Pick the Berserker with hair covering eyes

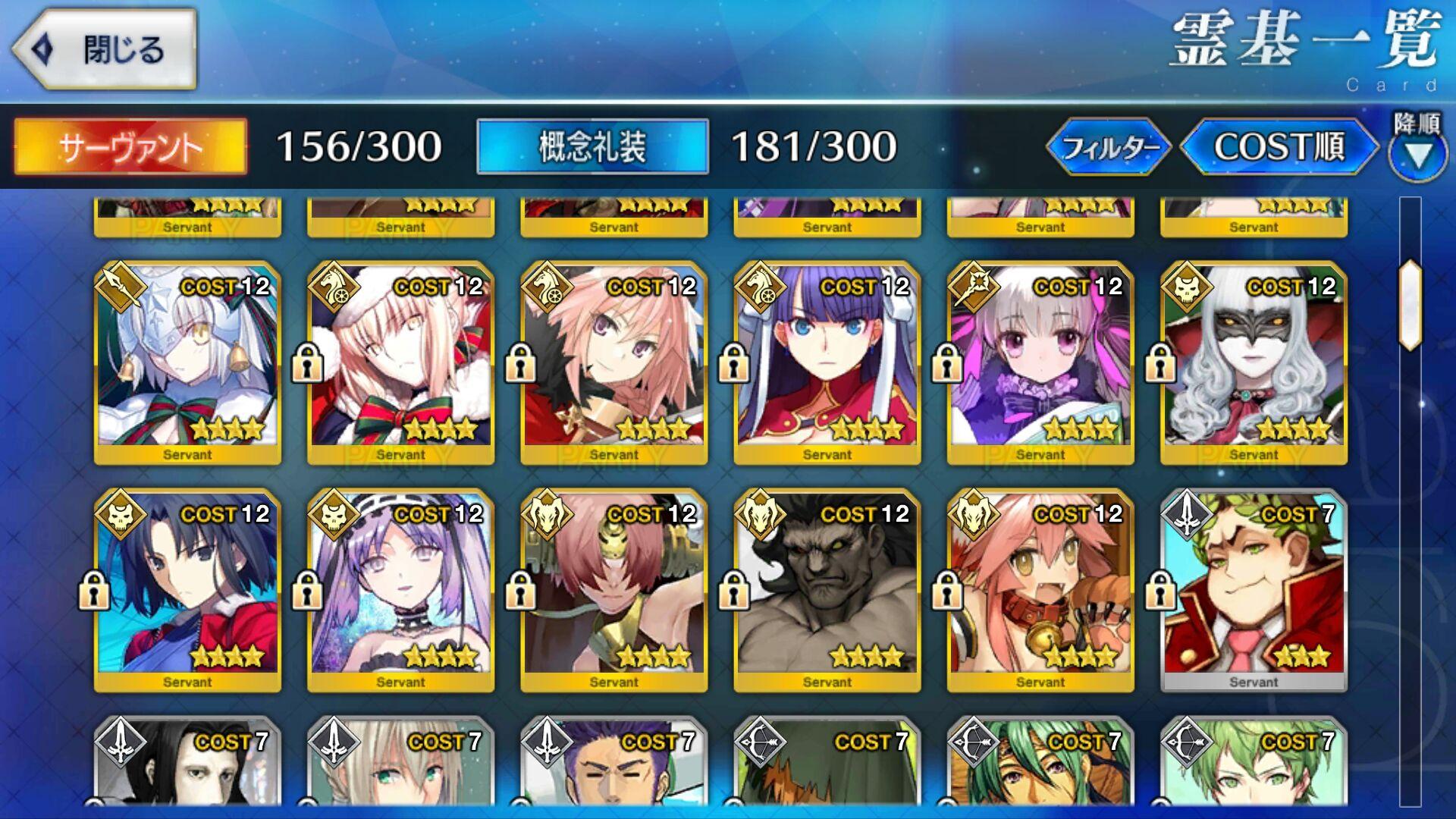[613, 589]
